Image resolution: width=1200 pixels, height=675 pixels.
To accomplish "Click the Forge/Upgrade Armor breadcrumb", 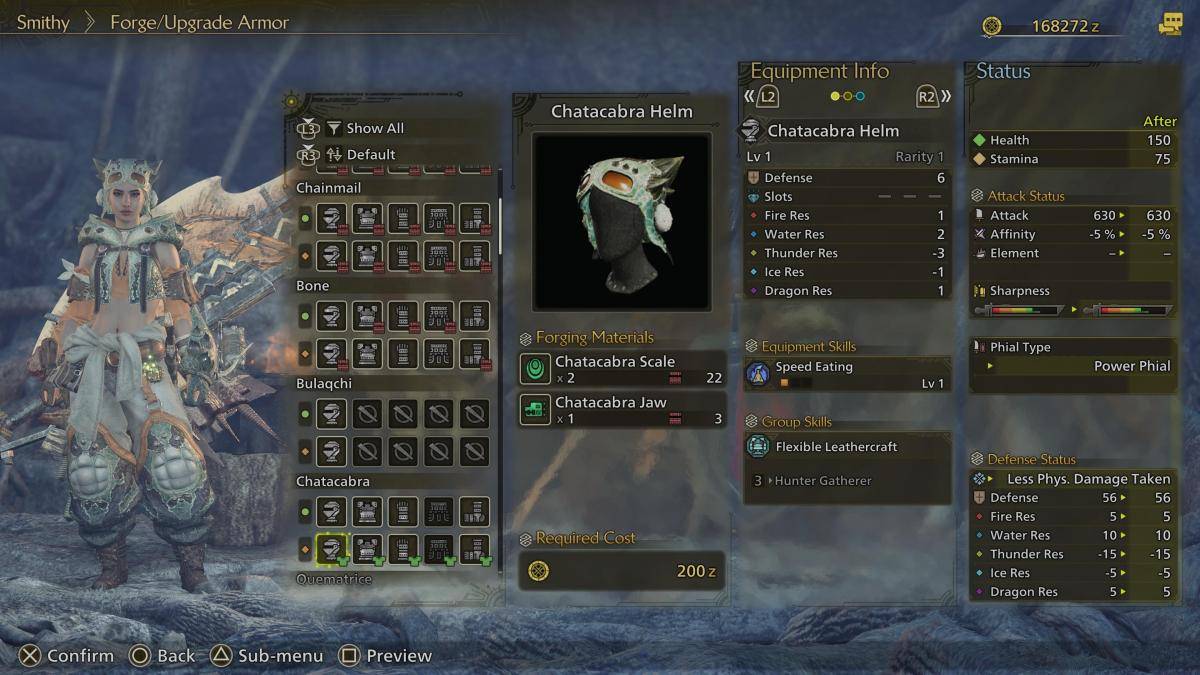I will 199,22.
